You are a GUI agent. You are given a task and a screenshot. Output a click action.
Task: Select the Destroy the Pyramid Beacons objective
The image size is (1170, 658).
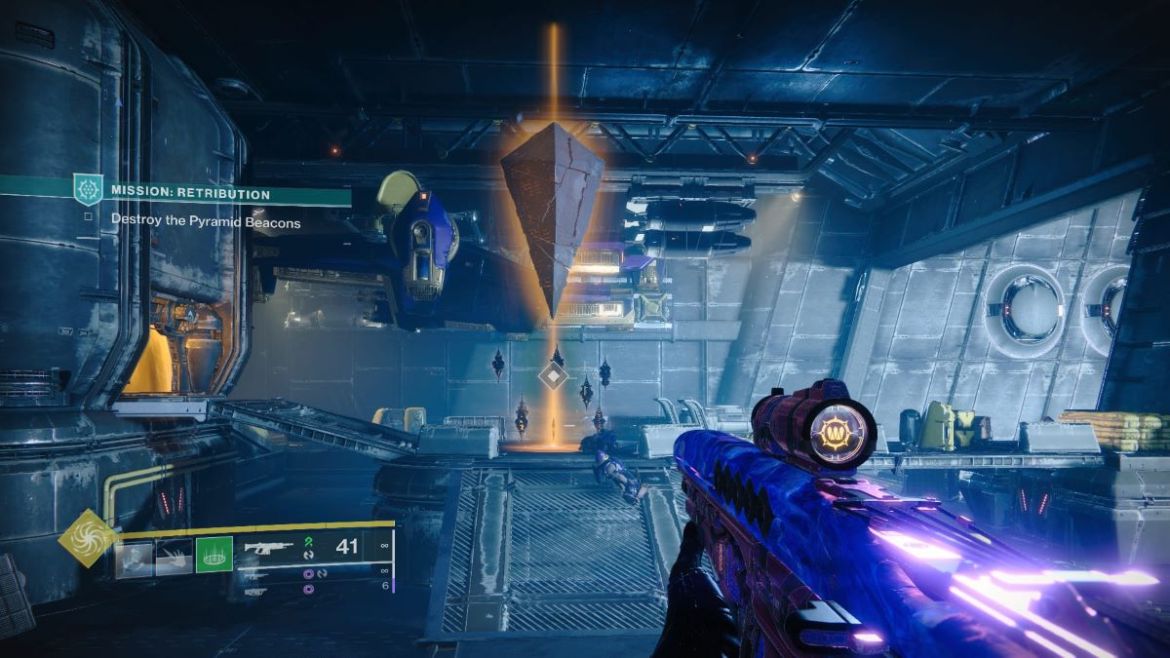click(x=205, y=221)
